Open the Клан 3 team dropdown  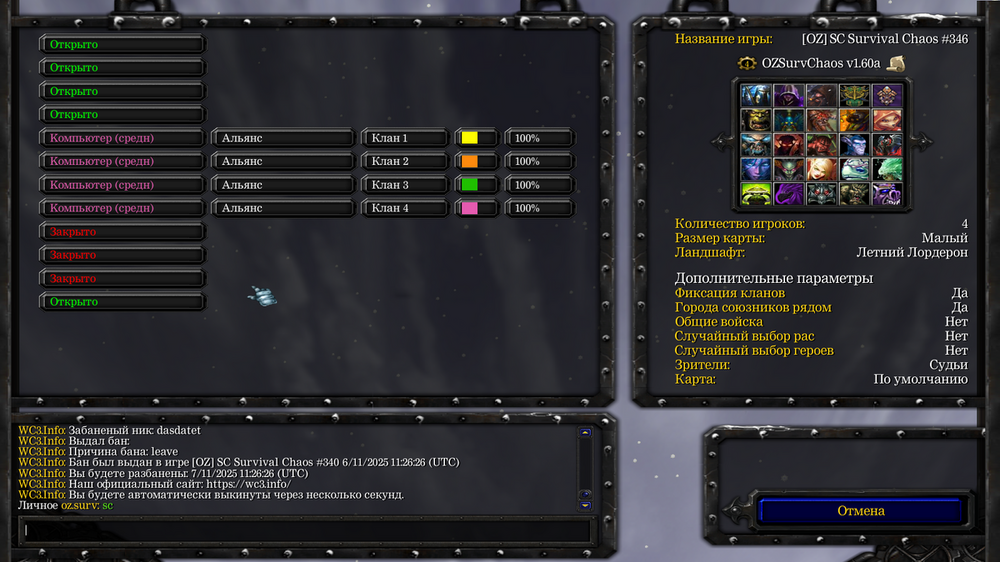[x=404, y=185]
